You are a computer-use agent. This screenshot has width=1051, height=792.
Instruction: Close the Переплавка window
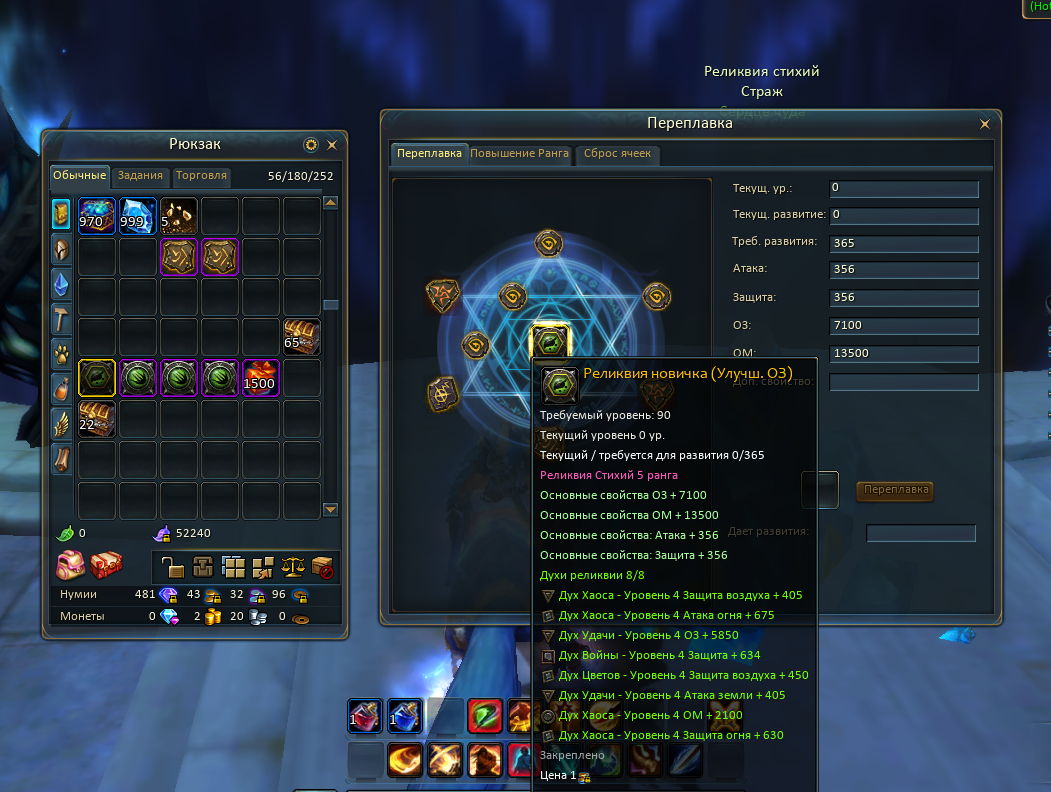pyautogui.click(x=985, y=124)
